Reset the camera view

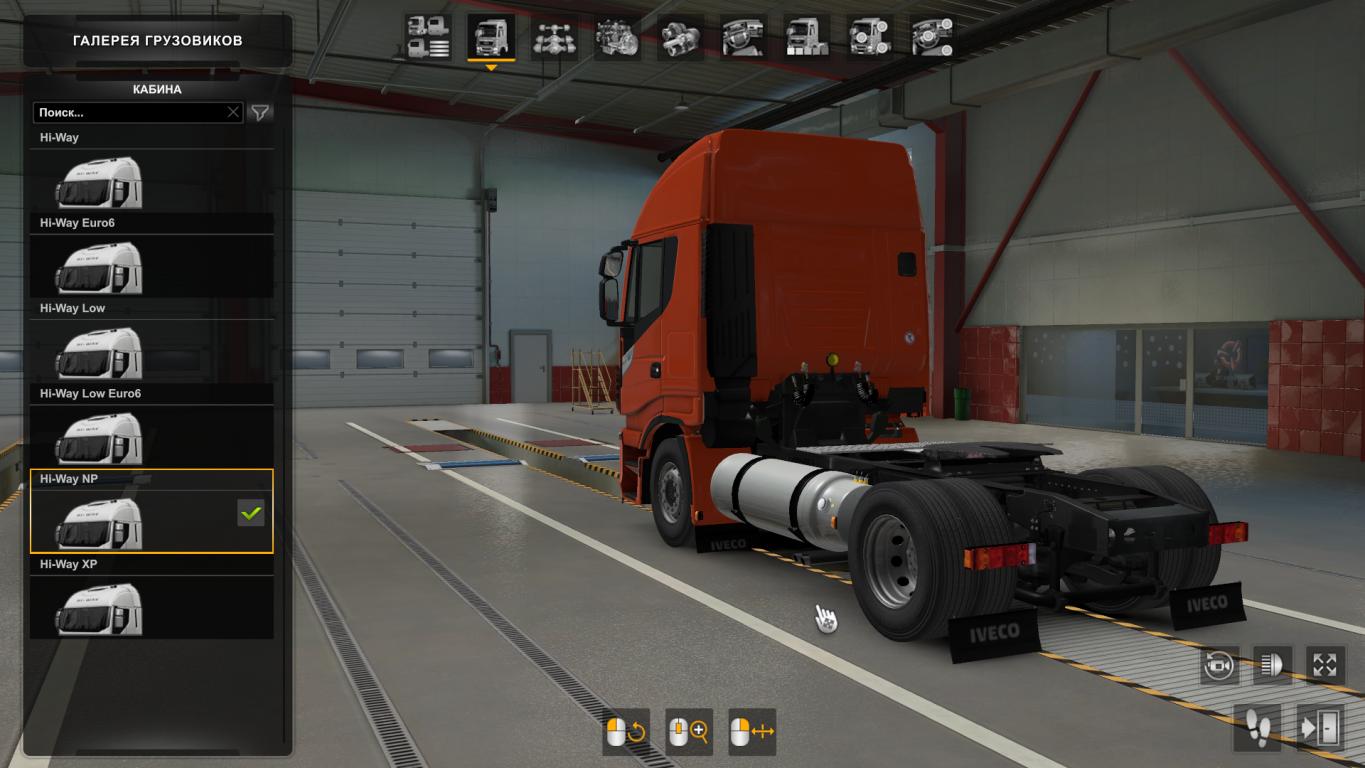tap(1220, 666)
